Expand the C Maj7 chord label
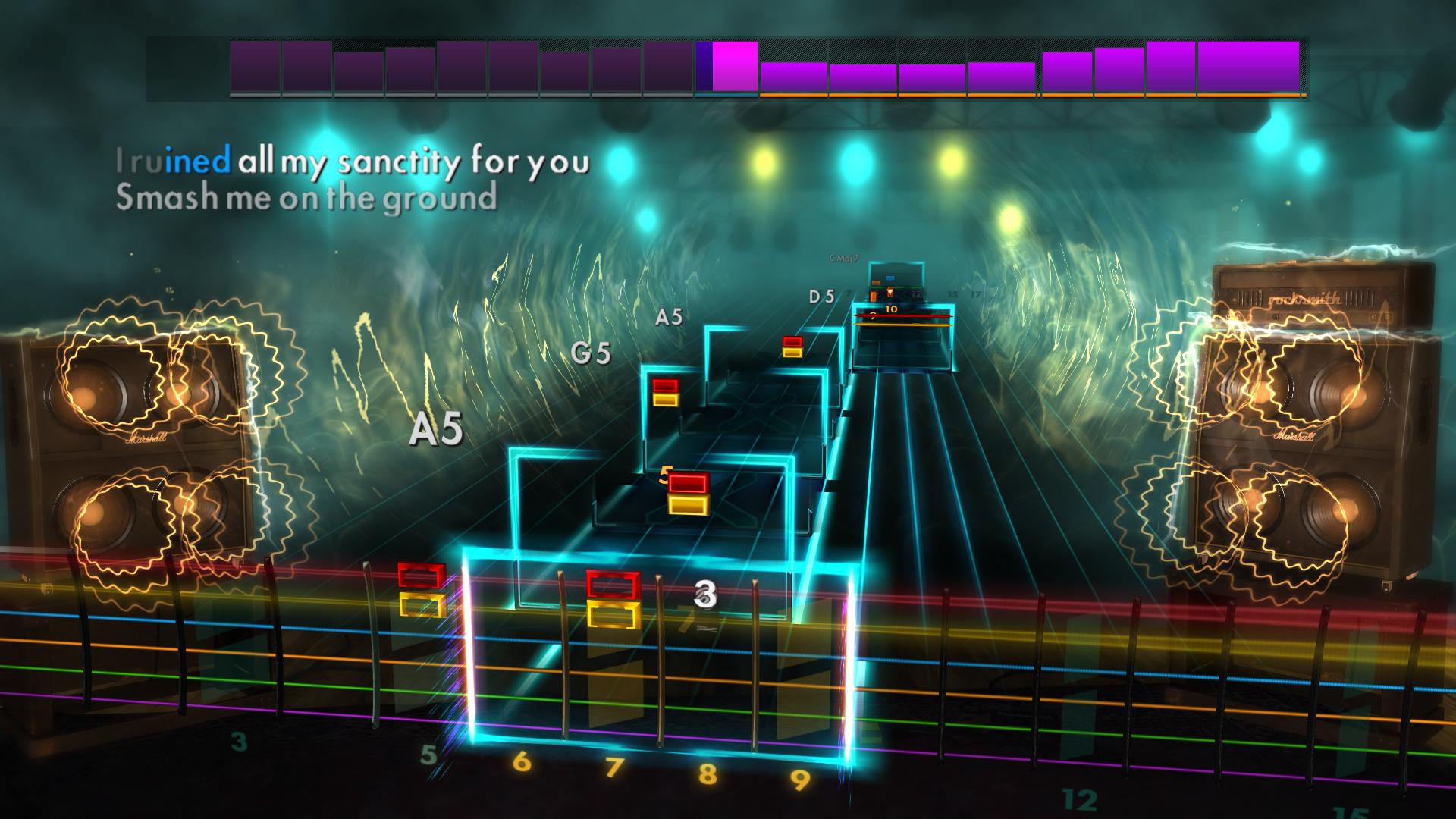Screen dimensions: 1456x819 pos(844,258)
